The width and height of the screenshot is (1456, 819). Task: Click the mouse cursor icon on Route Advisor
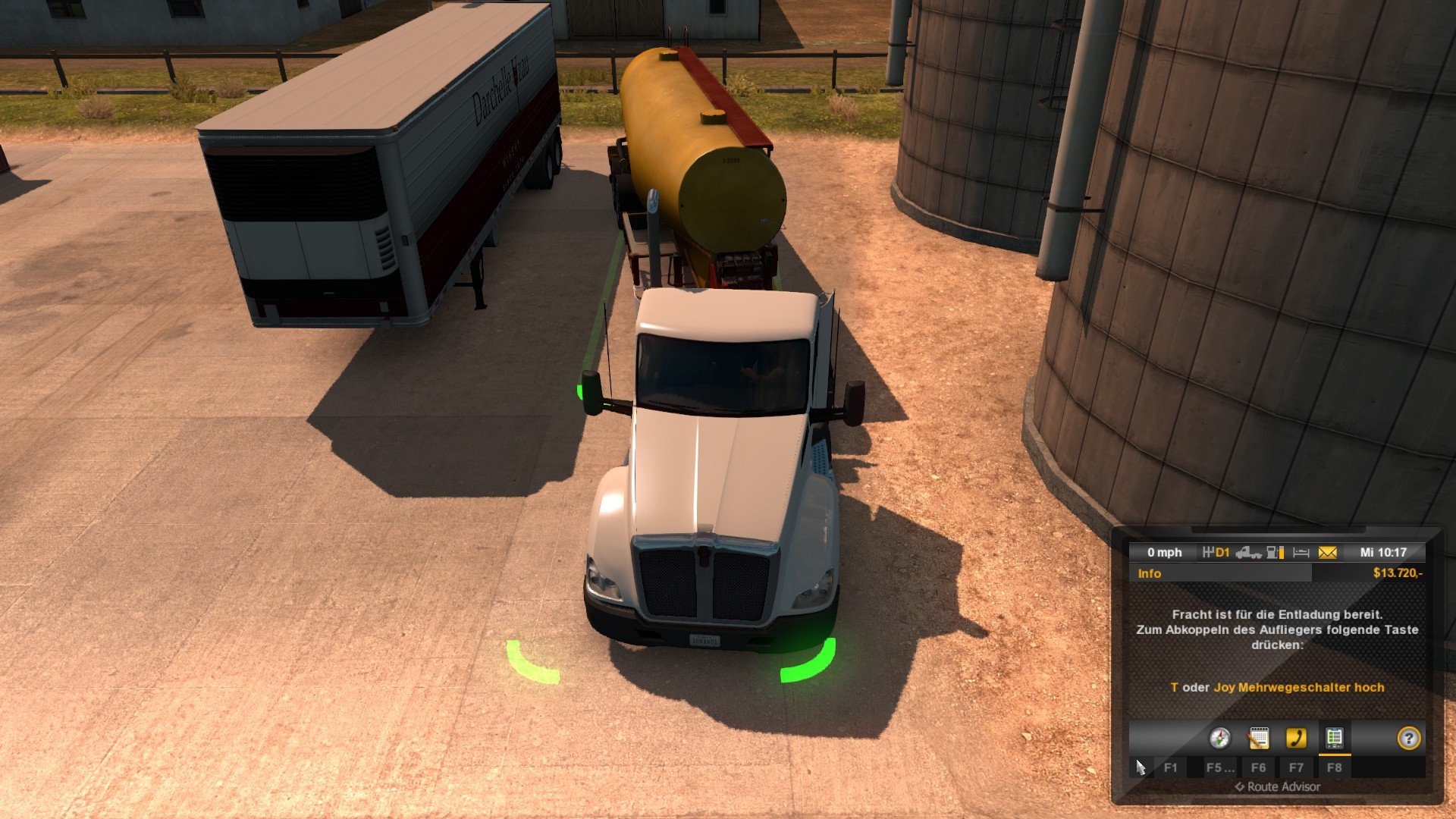[x=1141, y=767]
